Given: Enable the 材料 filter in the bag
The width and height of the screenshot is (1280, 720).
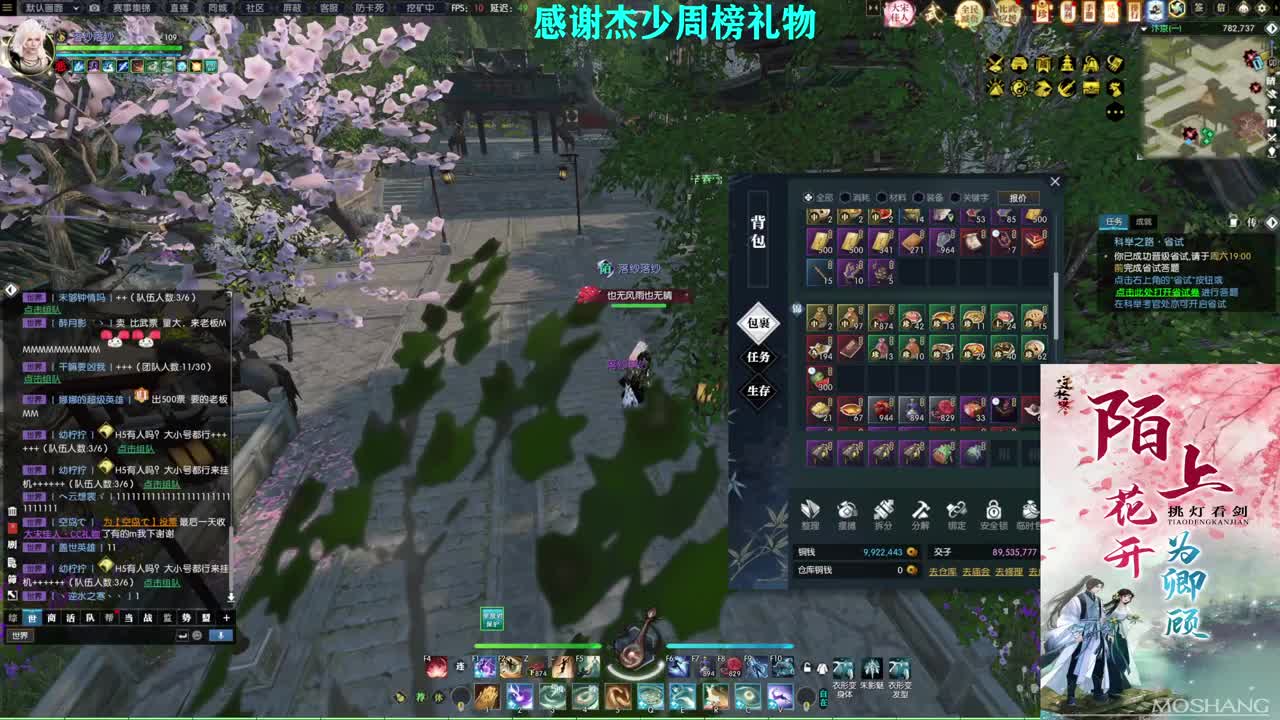Looking at the screenshot, I should (884, 197).
